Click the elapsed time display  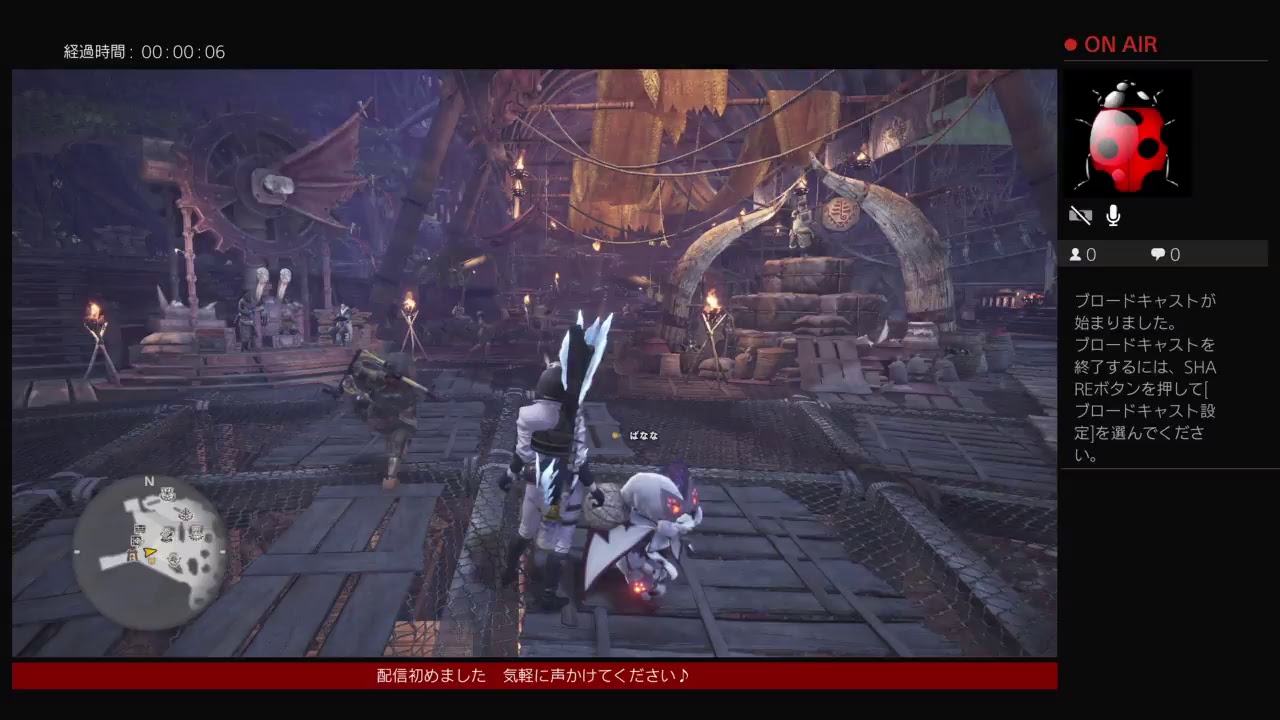[x=145, y=52]
